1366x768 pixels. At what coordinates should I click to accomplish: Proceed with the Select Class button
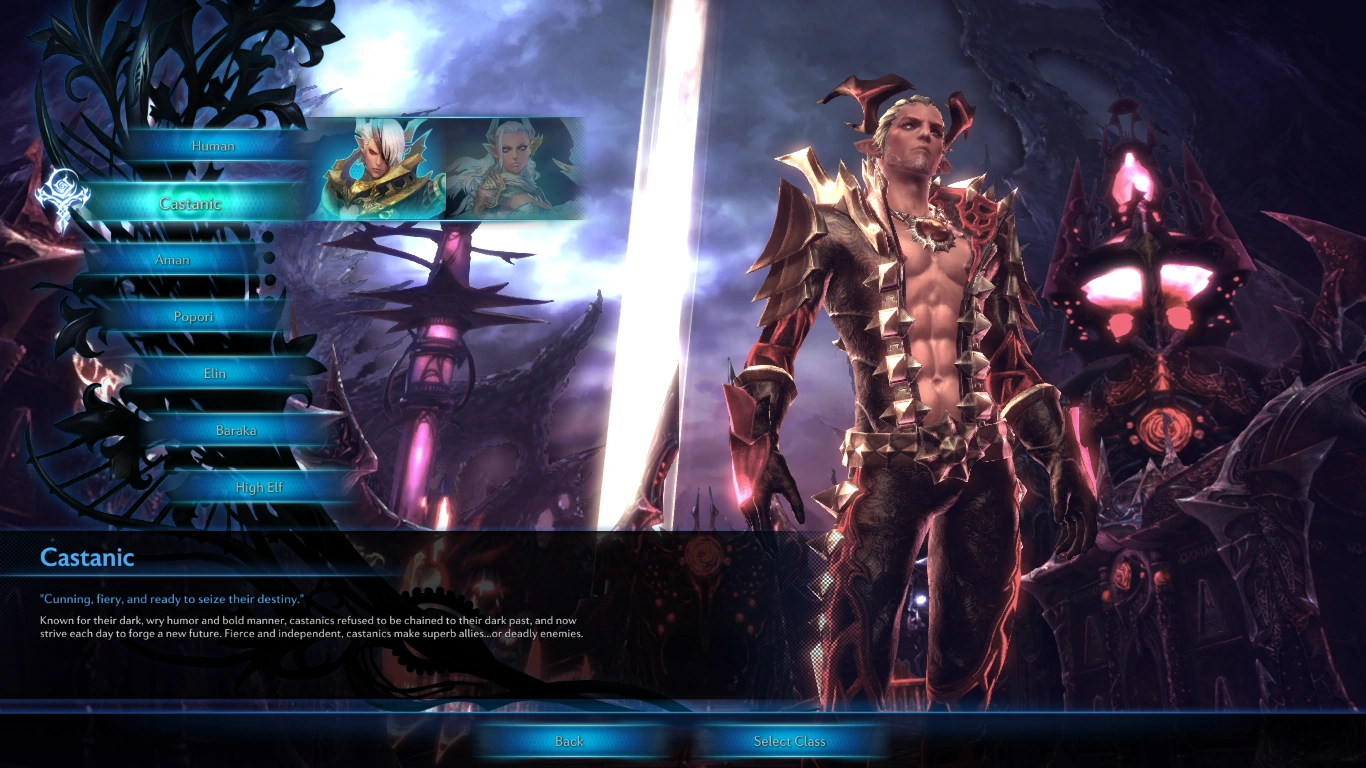[x=789, y=741]
